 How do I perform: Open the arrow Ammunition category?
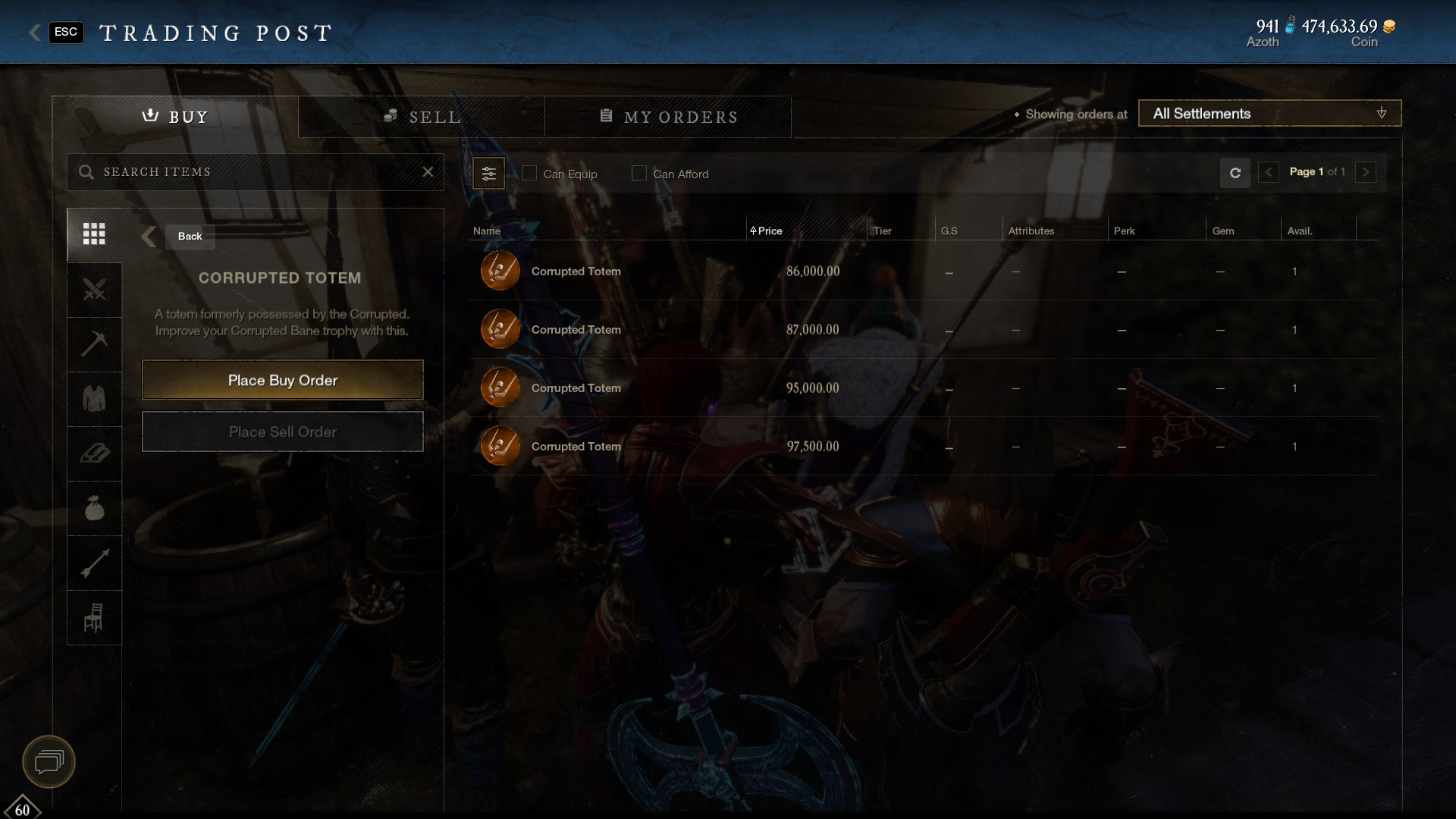[x=93, y=563]
